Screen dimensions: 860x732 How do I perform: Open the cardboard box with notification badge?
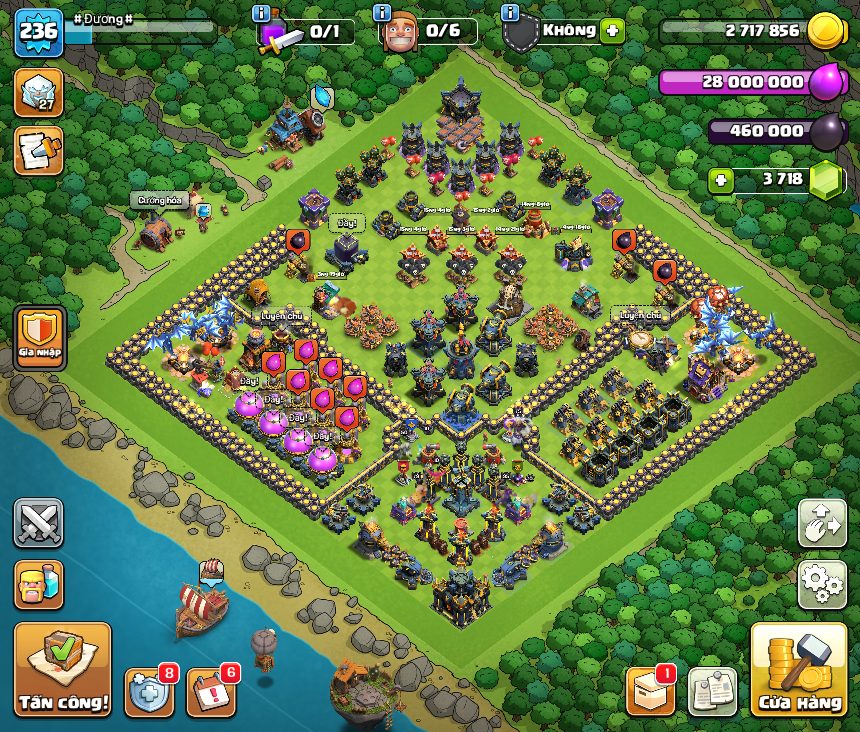coord(650,692)
